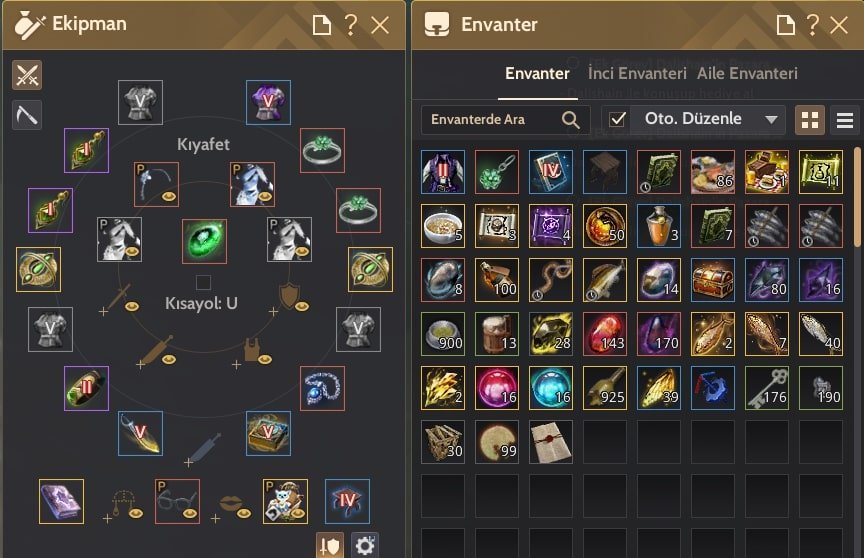Close the Ekipman window
864x558 pixels.
[x=380, y=25]
